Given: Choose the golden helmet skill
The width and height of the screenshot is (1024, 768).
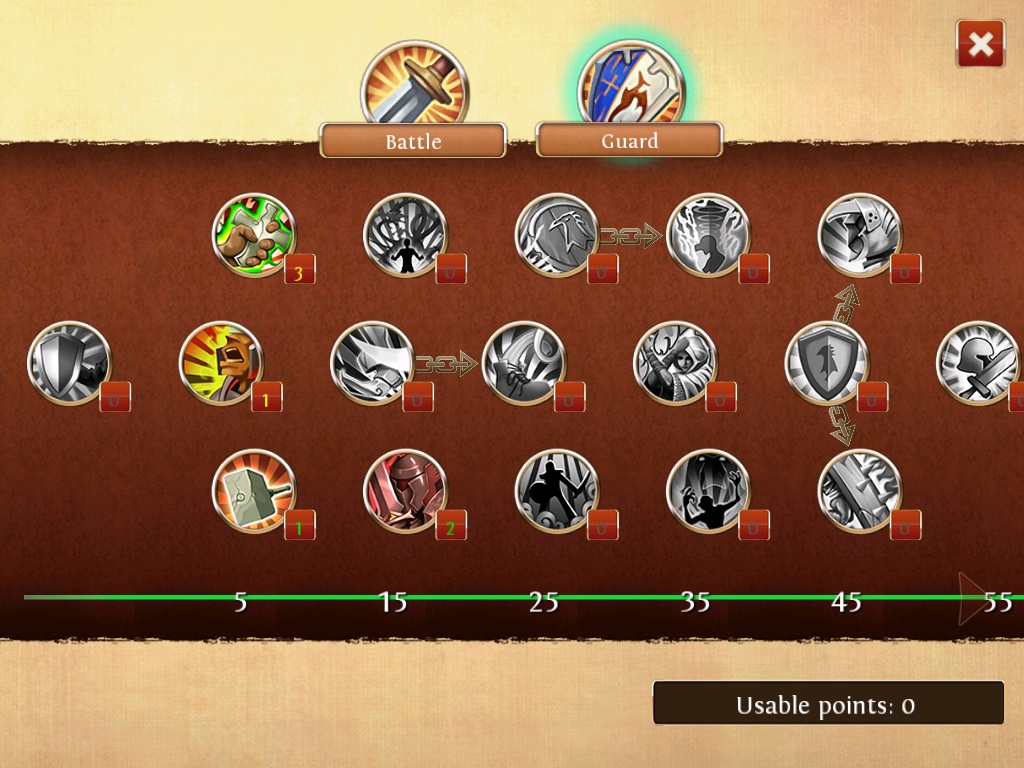Looking at the screenshot, I should (221, 363).
